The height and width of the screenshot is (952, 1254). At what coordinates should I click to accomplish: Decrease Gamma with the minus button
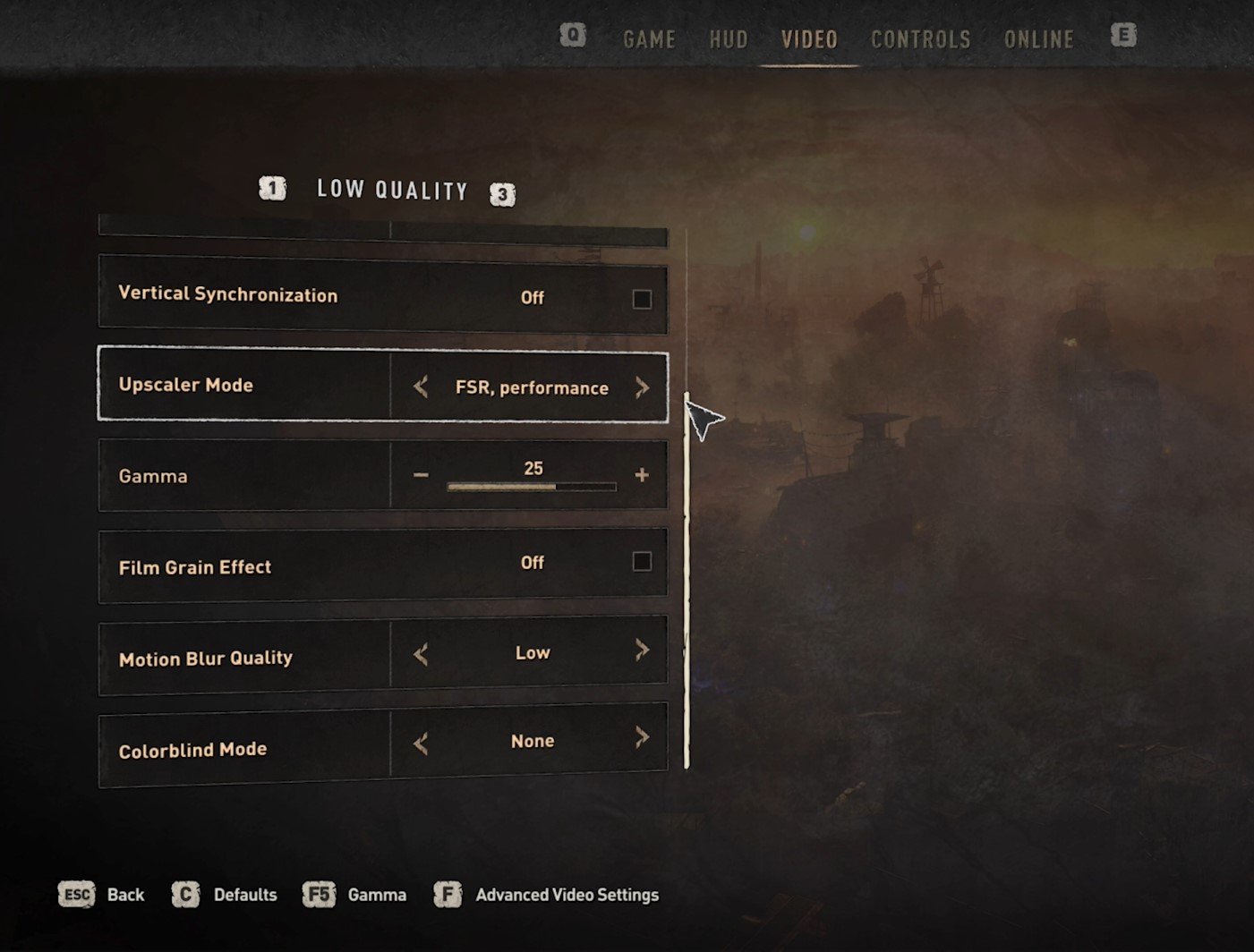421,475
